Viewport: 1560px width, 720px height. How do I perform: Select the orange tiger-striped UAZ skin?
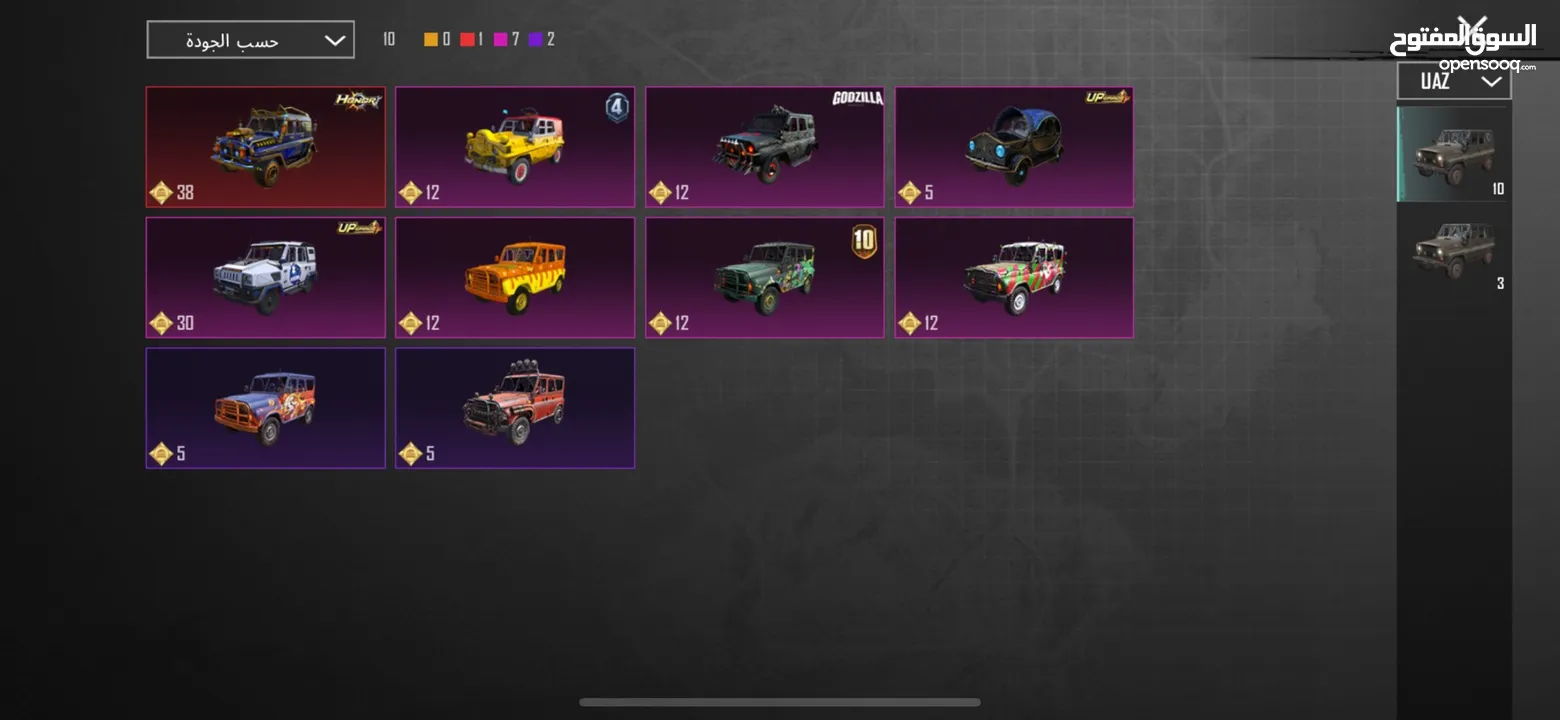[514, 277]
